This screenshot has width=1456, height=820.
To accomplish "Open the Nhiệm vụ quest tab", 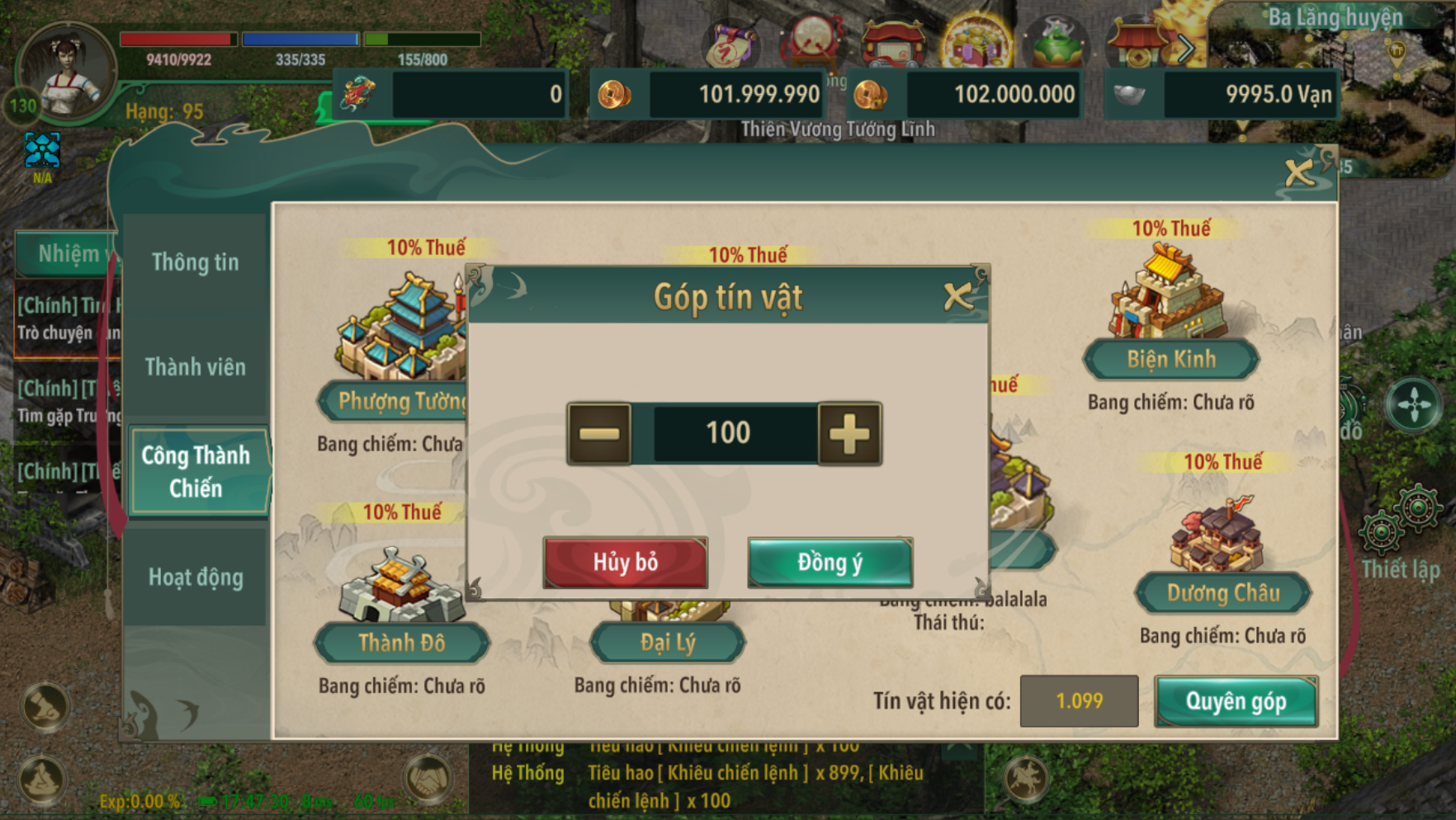I will click(68, 254).
